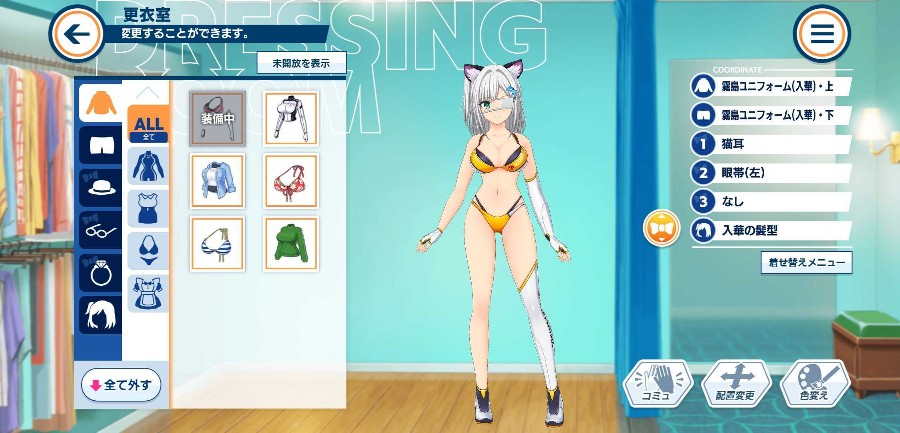Open the hat accessory category
This screenshot has height=433, width=900.
pyautogui.click(x=100, y=187)
